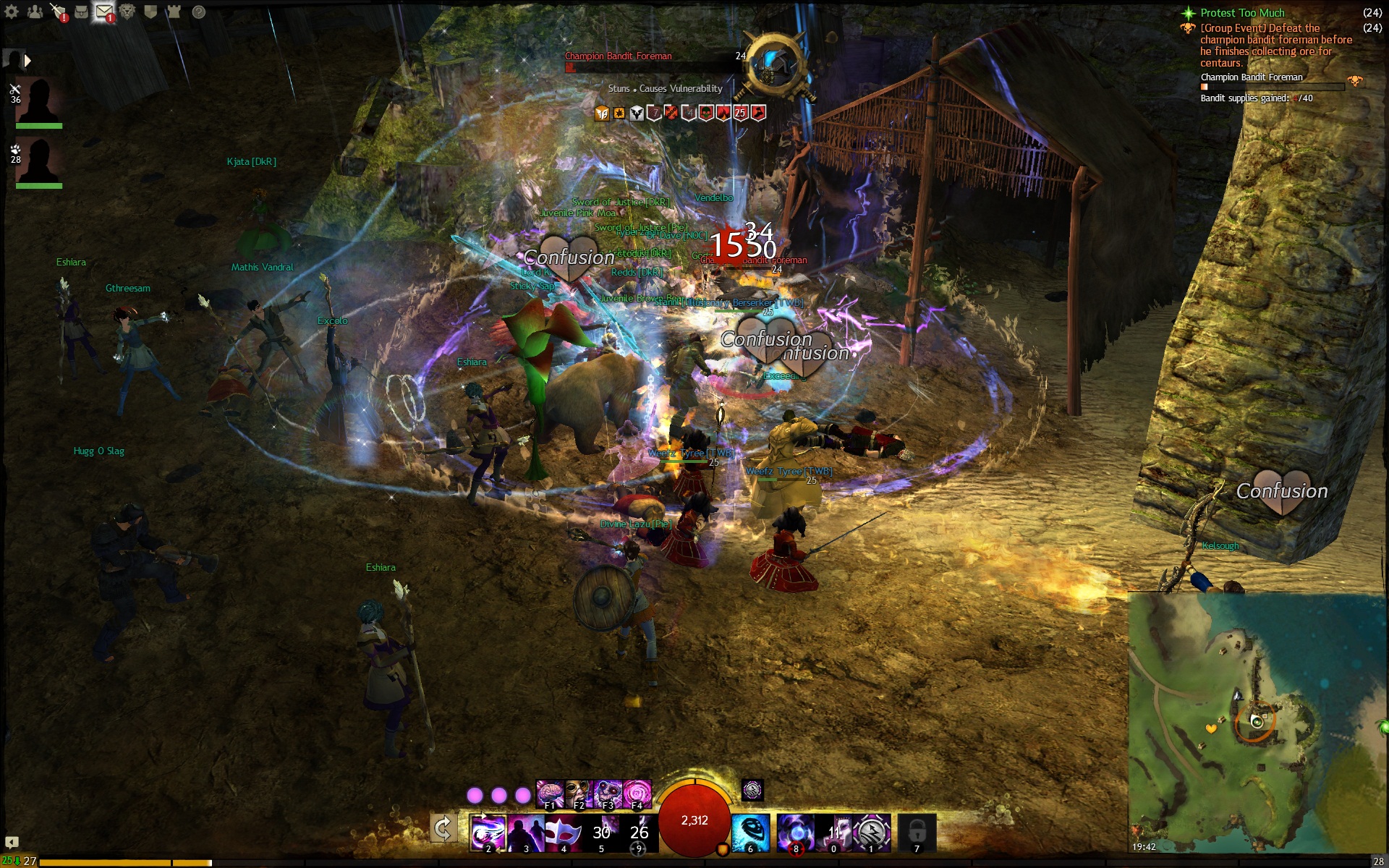The image size is (1389, 868).
Task: Click the weapon swap arrows button
Action: [x=443, y=827]
